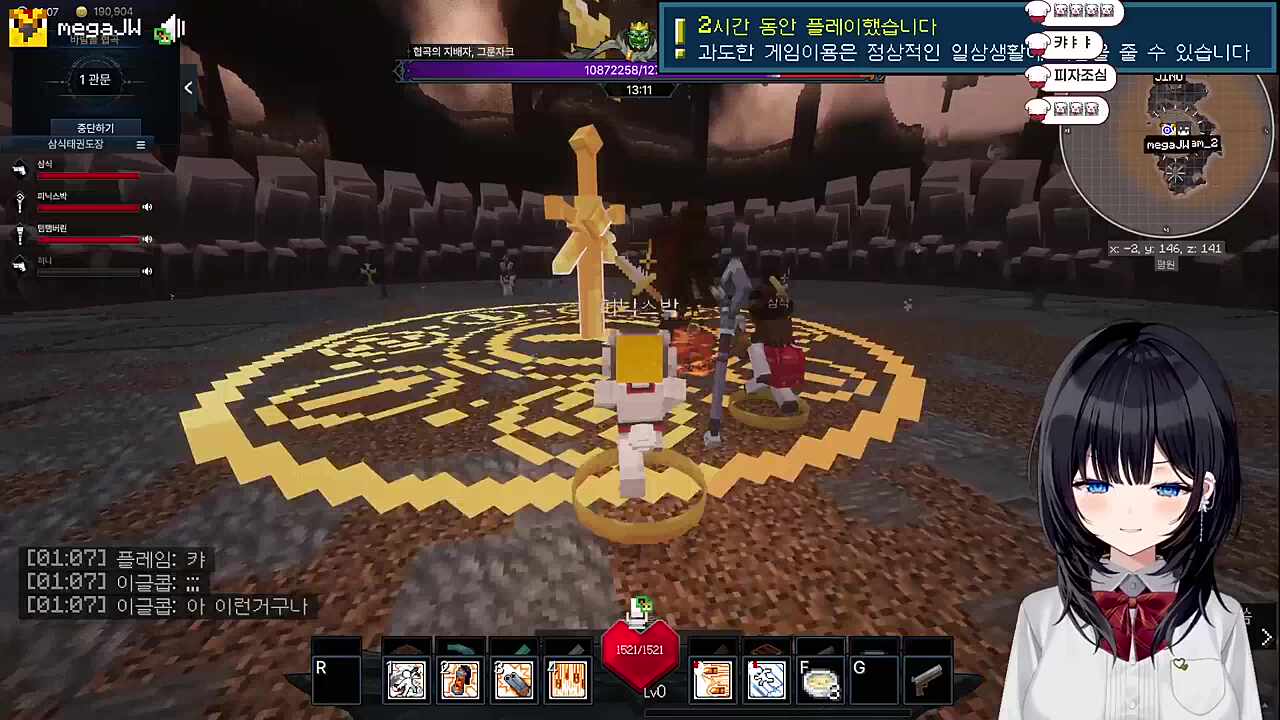Click the pistol icon at the hotbar's right end
The height and width of the screenshot is (720, 1280).
928,679
